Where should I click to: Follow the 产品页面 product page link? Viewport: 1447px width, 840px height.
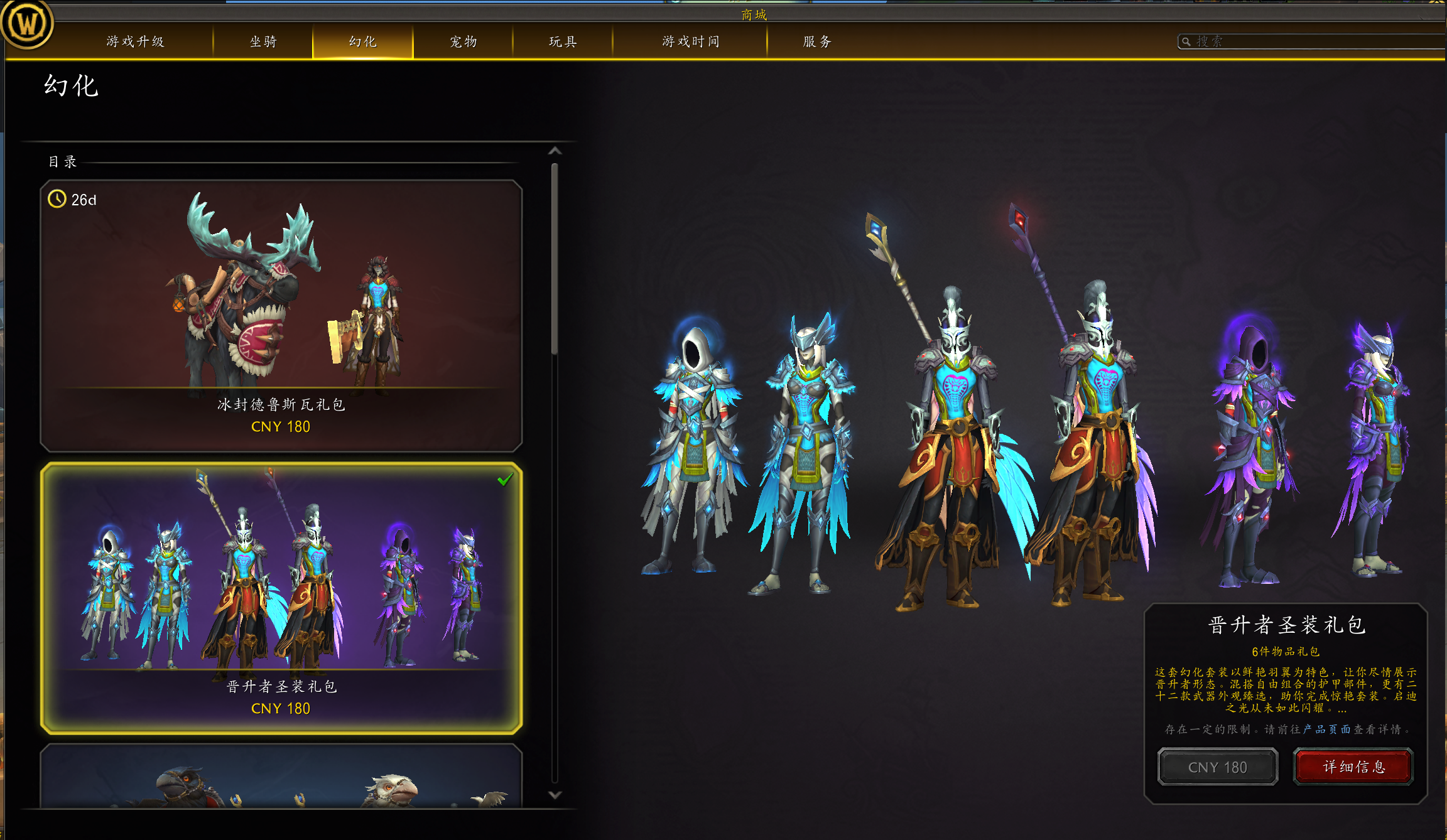point(1326,729)
